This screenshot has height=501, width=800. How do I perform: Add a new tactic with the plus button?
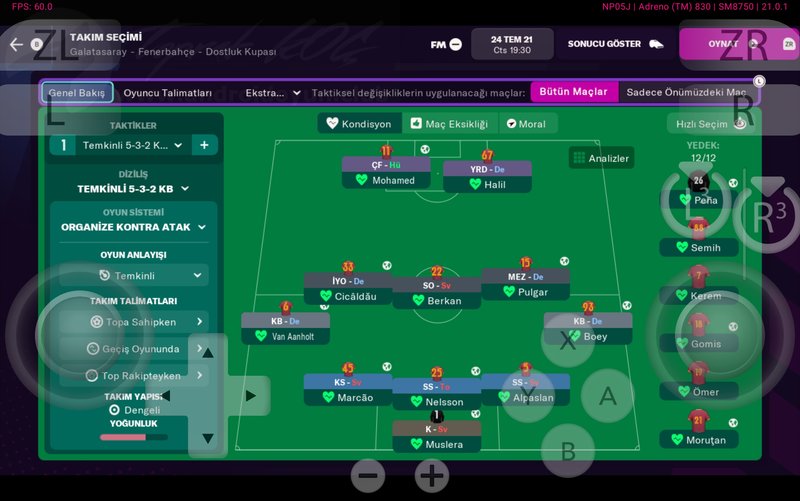(204, 145)
